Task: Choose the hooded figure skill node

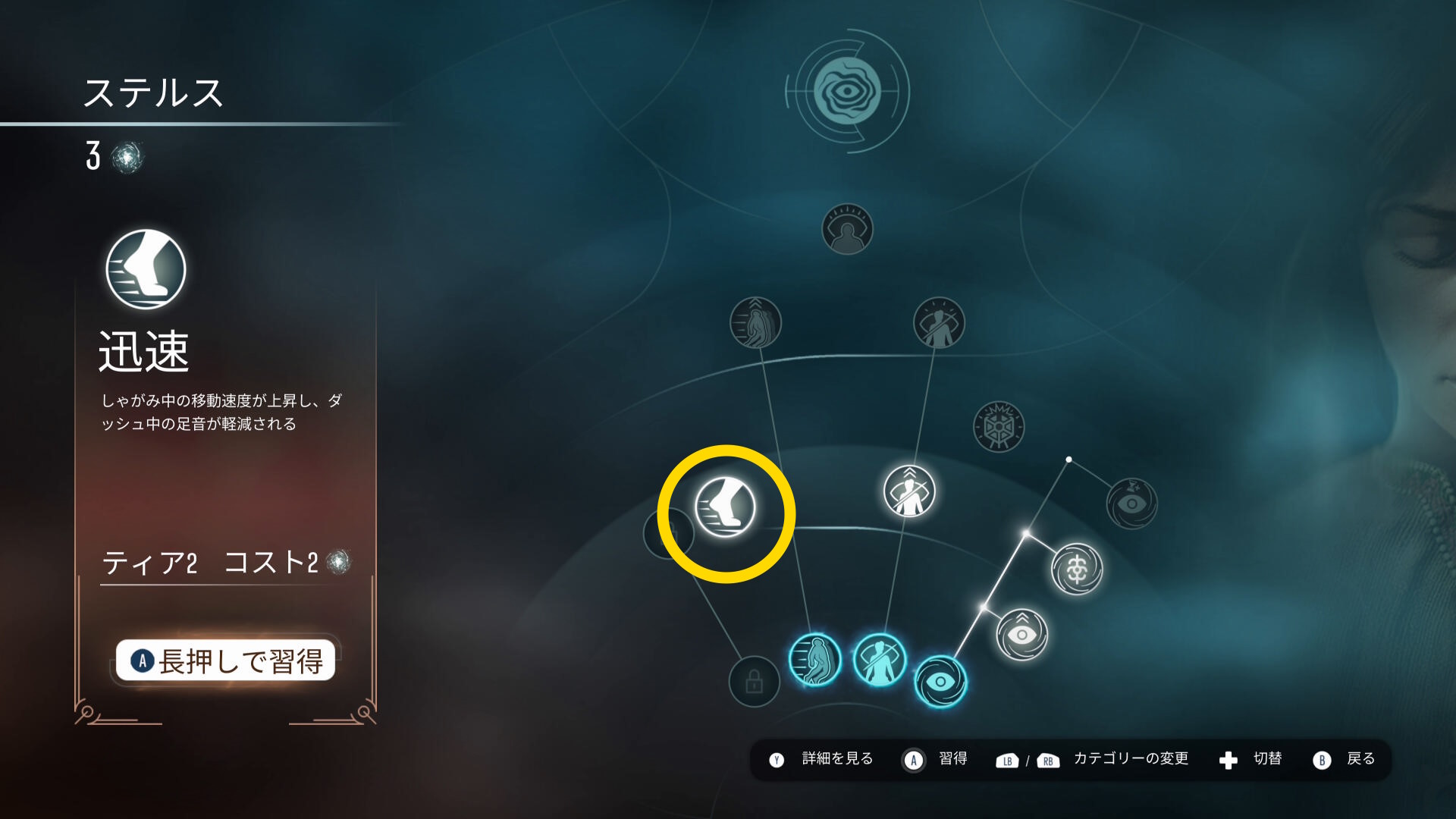Action: tap(847, 229)
